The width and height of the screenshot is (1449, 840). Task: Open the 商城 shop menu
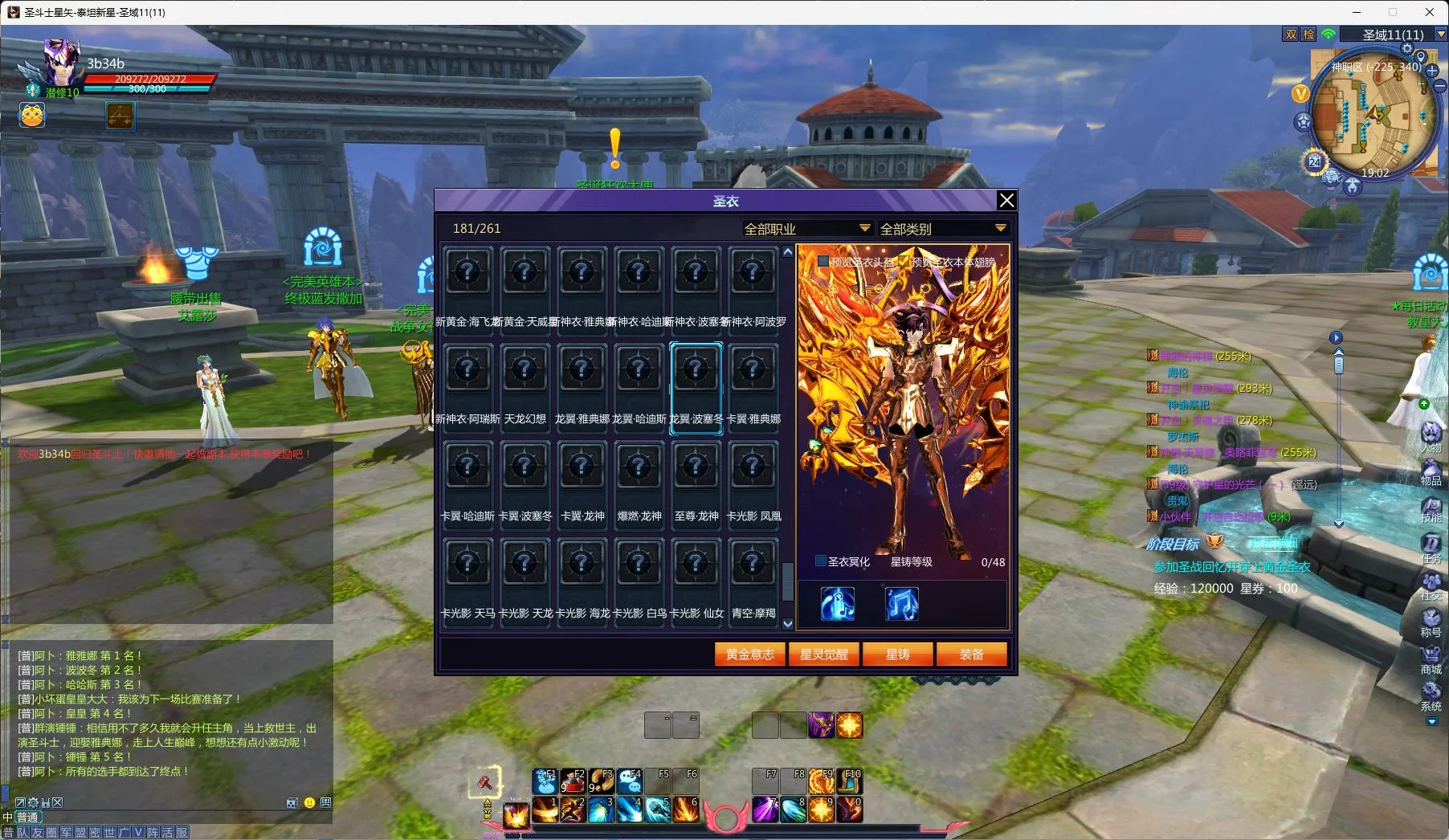tap(1431, 658)
